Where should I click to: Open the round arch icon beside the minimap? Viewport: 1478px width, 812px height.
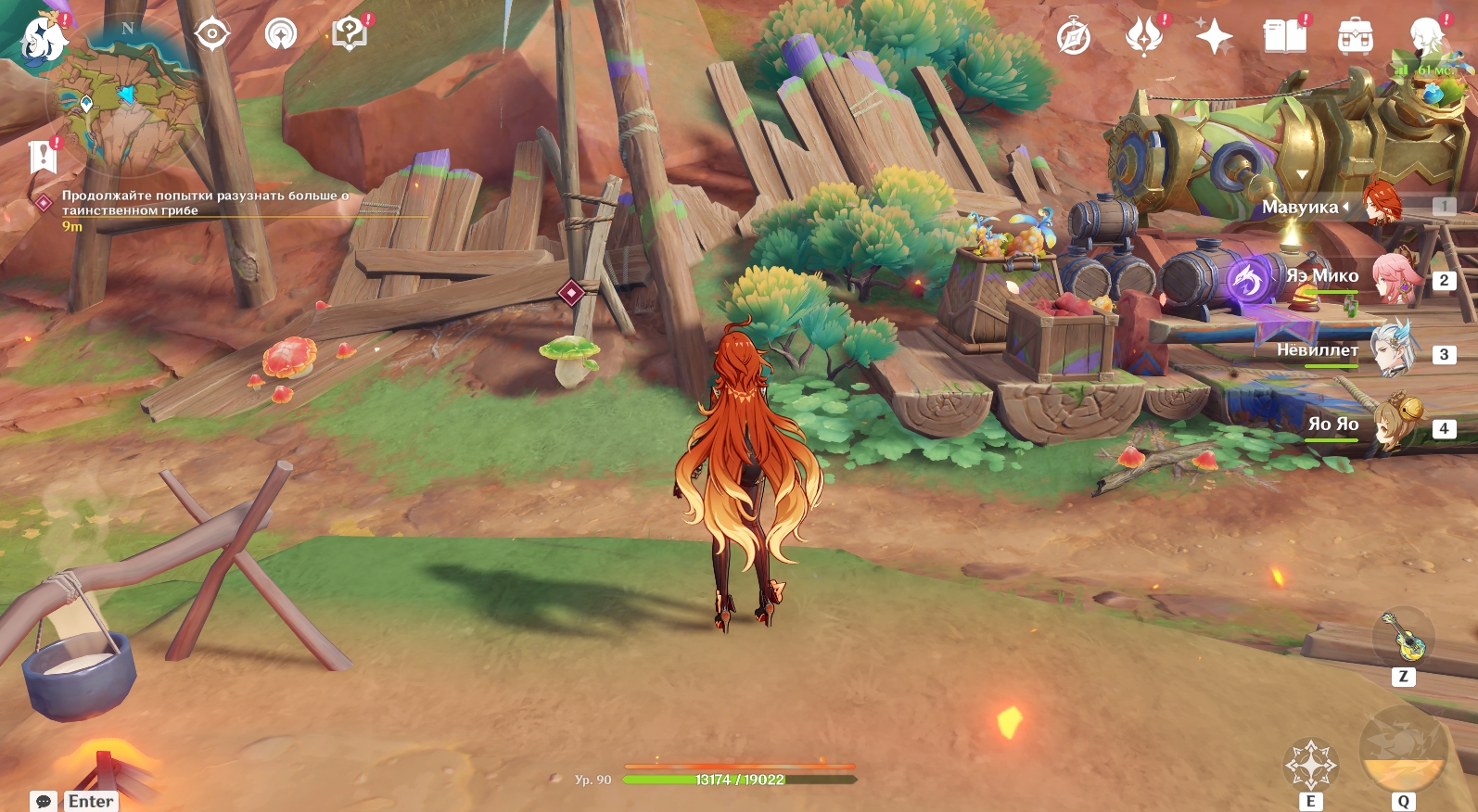tap(281, 35)
